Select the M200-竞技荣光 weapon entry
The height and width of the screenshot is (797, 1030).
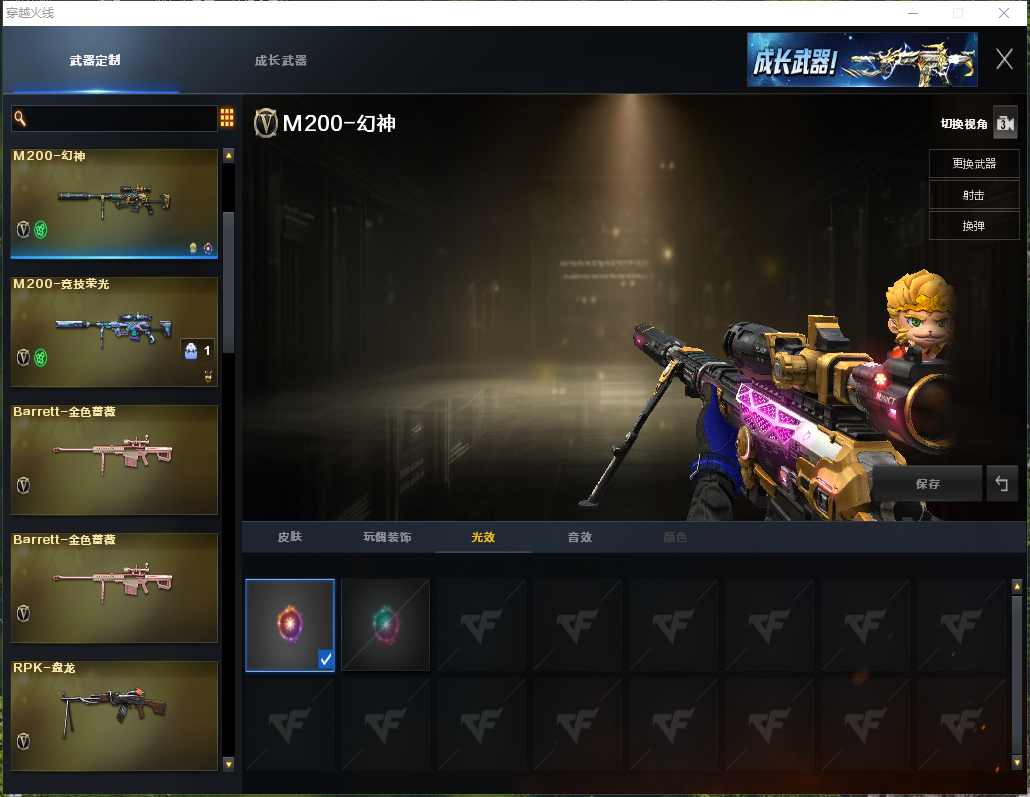point(114,332)
